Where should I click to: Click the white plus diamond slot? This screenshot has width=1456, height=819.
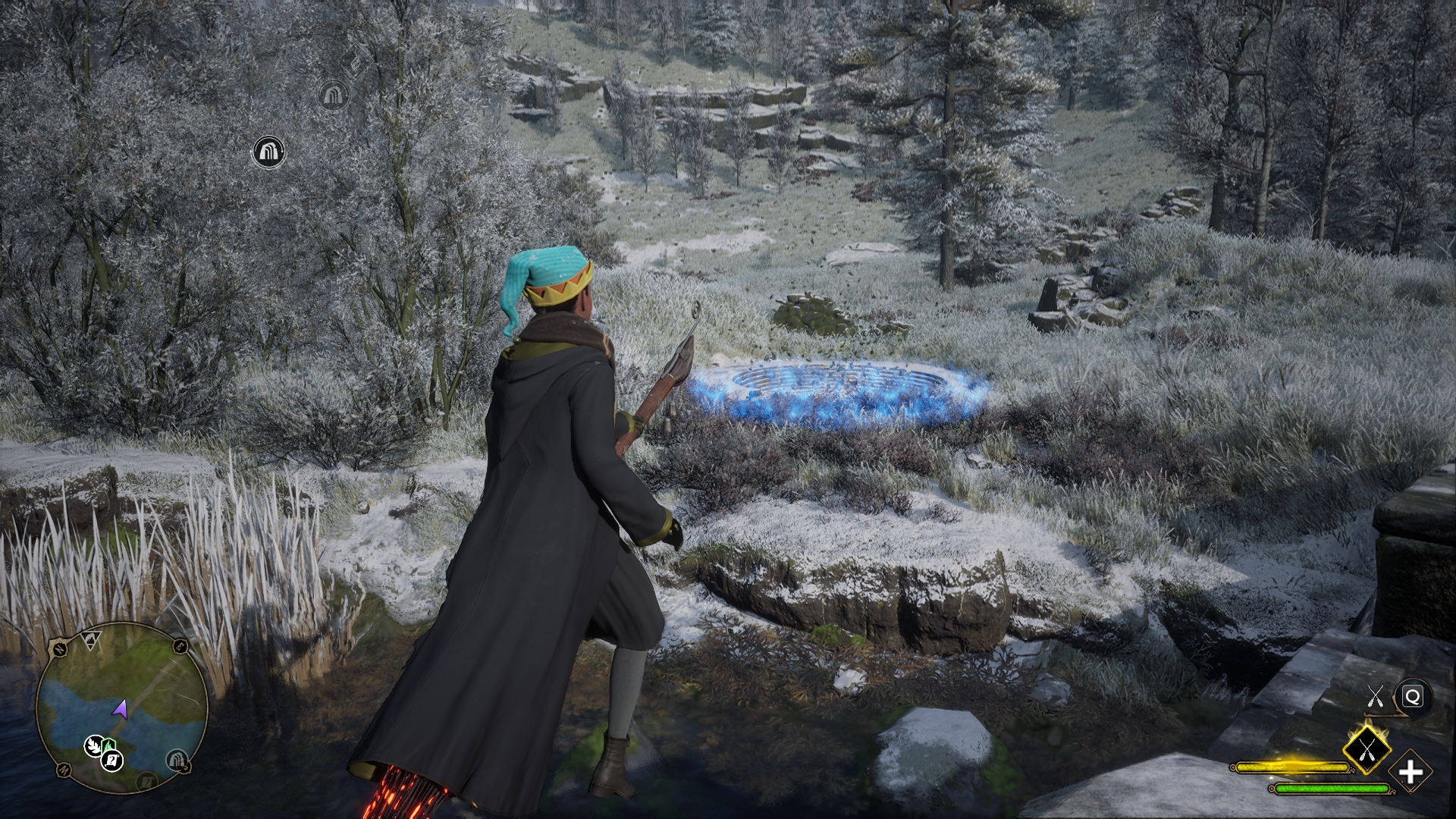1410,772
